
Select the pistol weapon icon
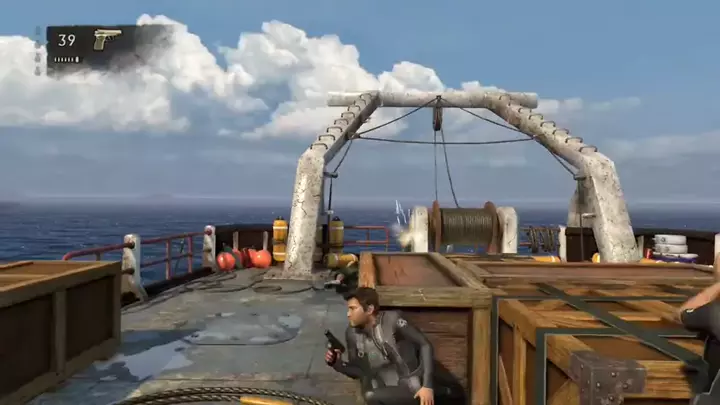[106, 38]
